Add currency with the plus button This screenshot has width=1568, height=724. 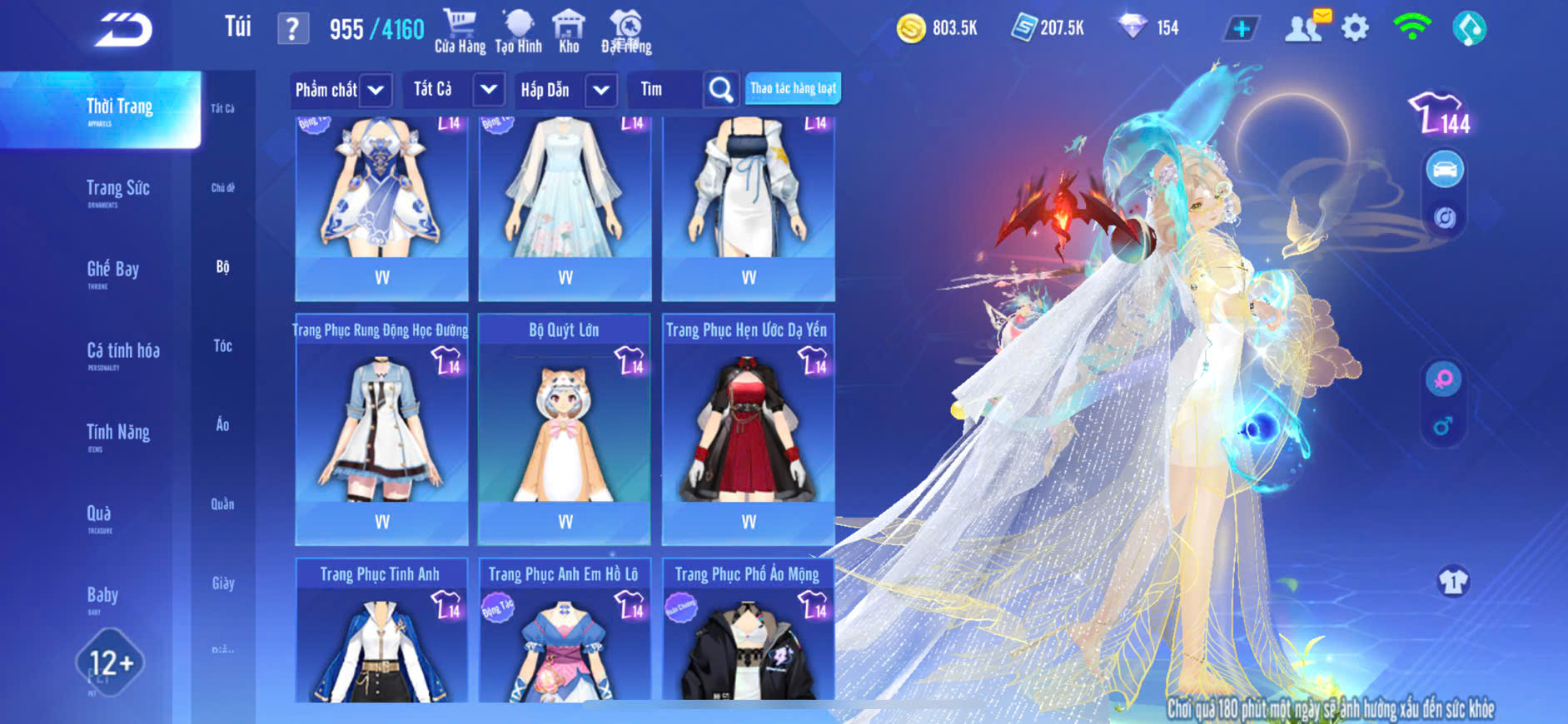pos(1241,29)
